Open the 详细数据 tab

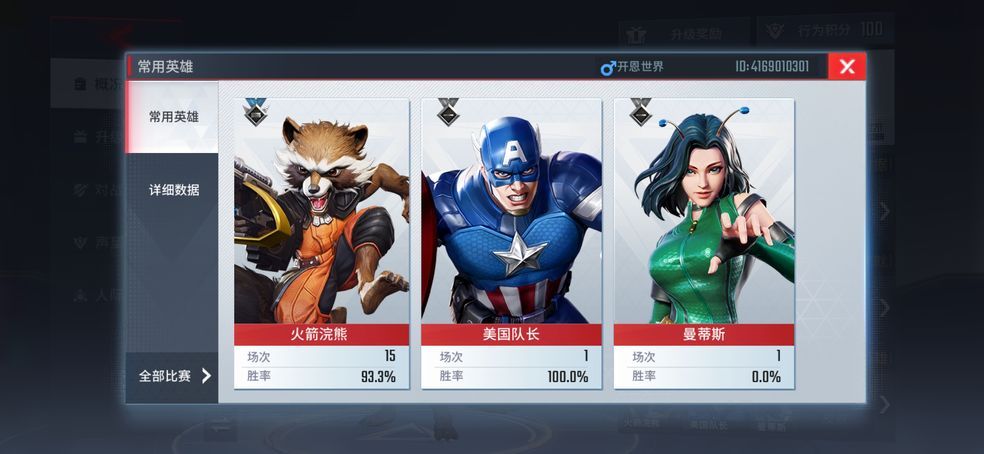point(173,190)
